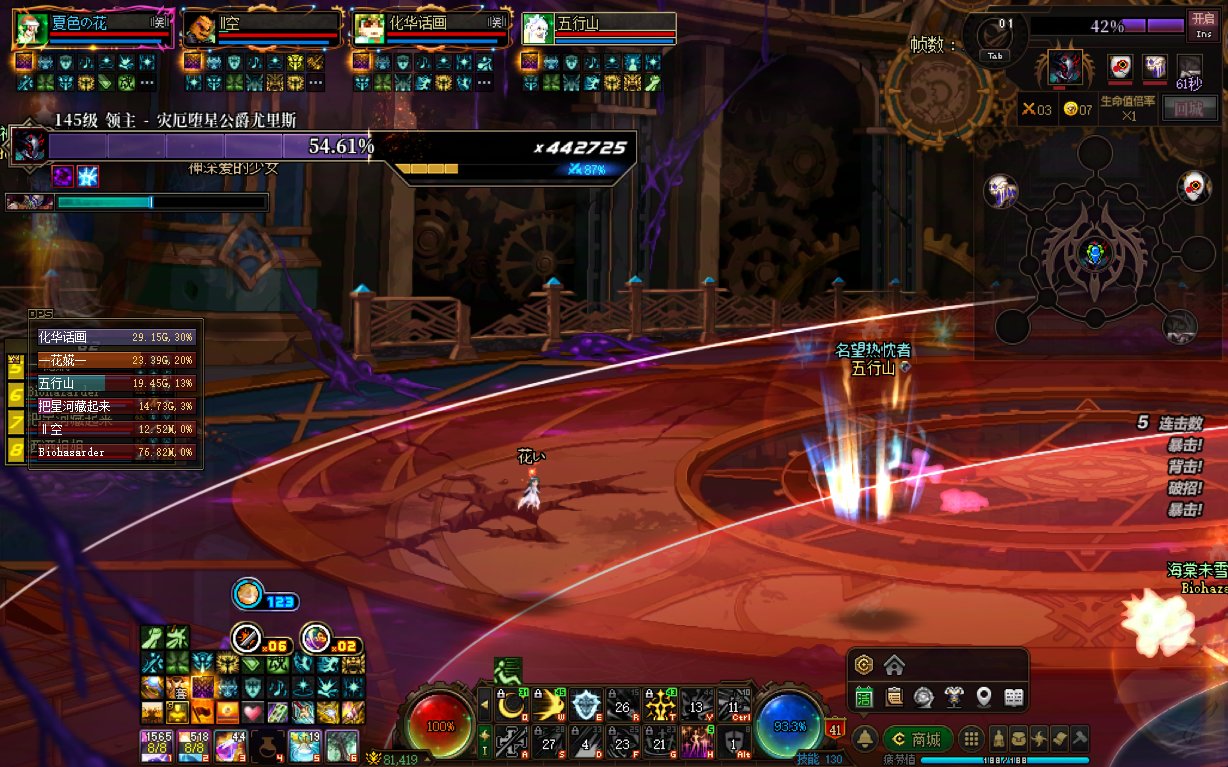
Task: Click the skill bar's left arrow expander
Action: pos(486,706)
